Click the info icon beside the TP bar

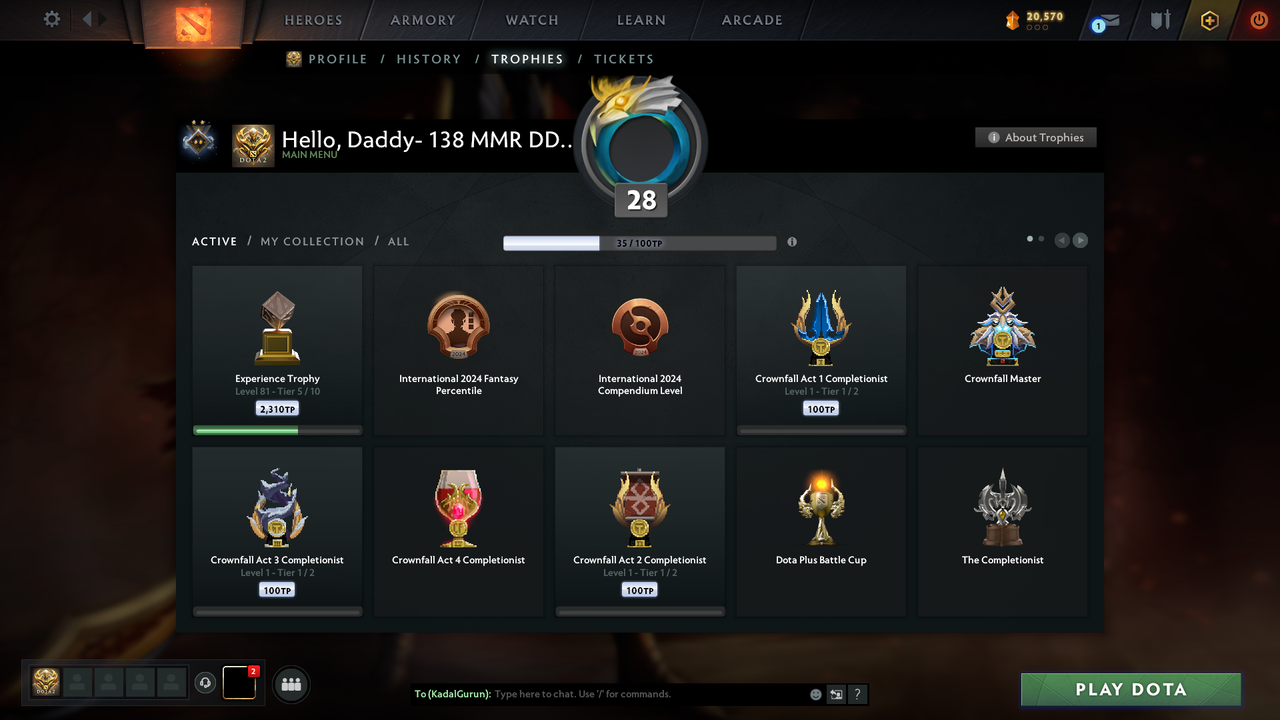coord(792,242)
